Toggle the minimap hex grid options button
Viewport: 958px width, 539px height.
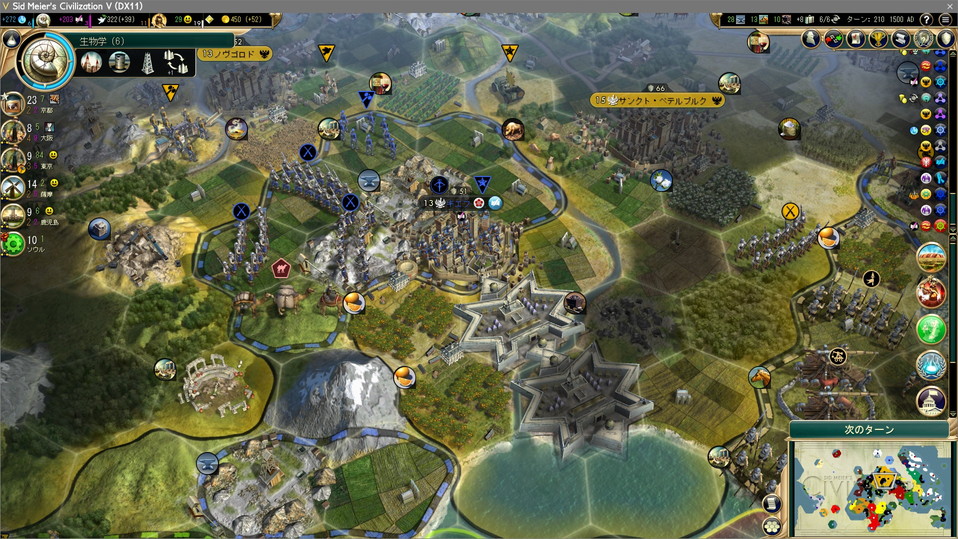click(771, 525)
